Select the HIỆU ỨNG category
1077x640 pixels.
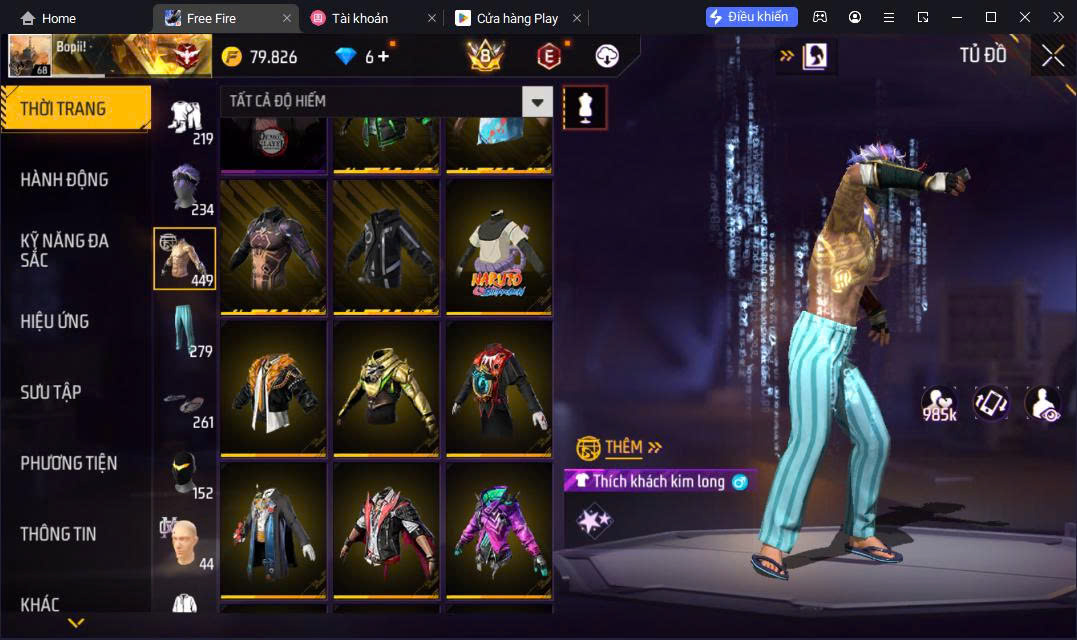[x=55, y=321]
